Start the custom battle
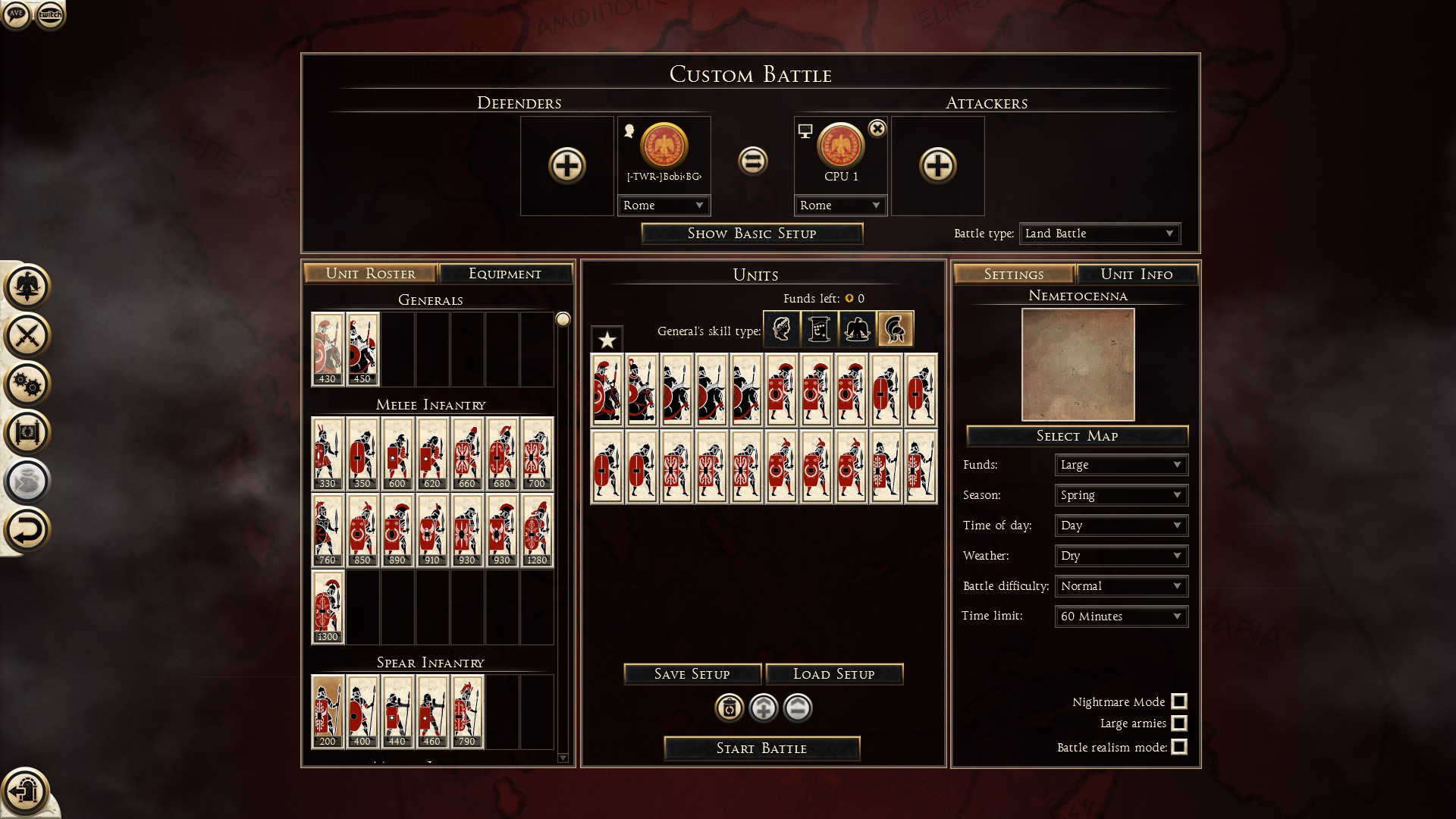The width and height of the screenshot is (1456, 819). click(x=761, y=748)
